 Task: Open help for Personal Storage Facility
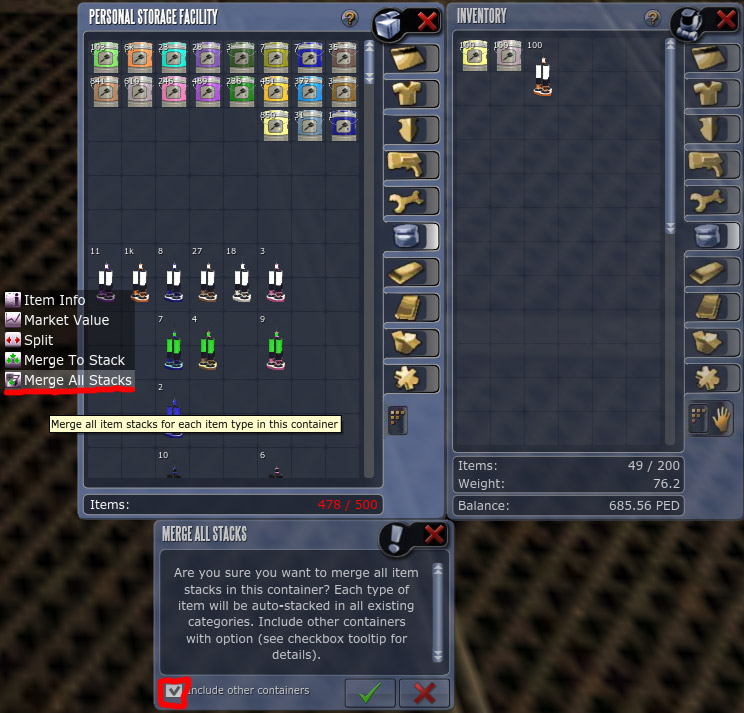349,18
